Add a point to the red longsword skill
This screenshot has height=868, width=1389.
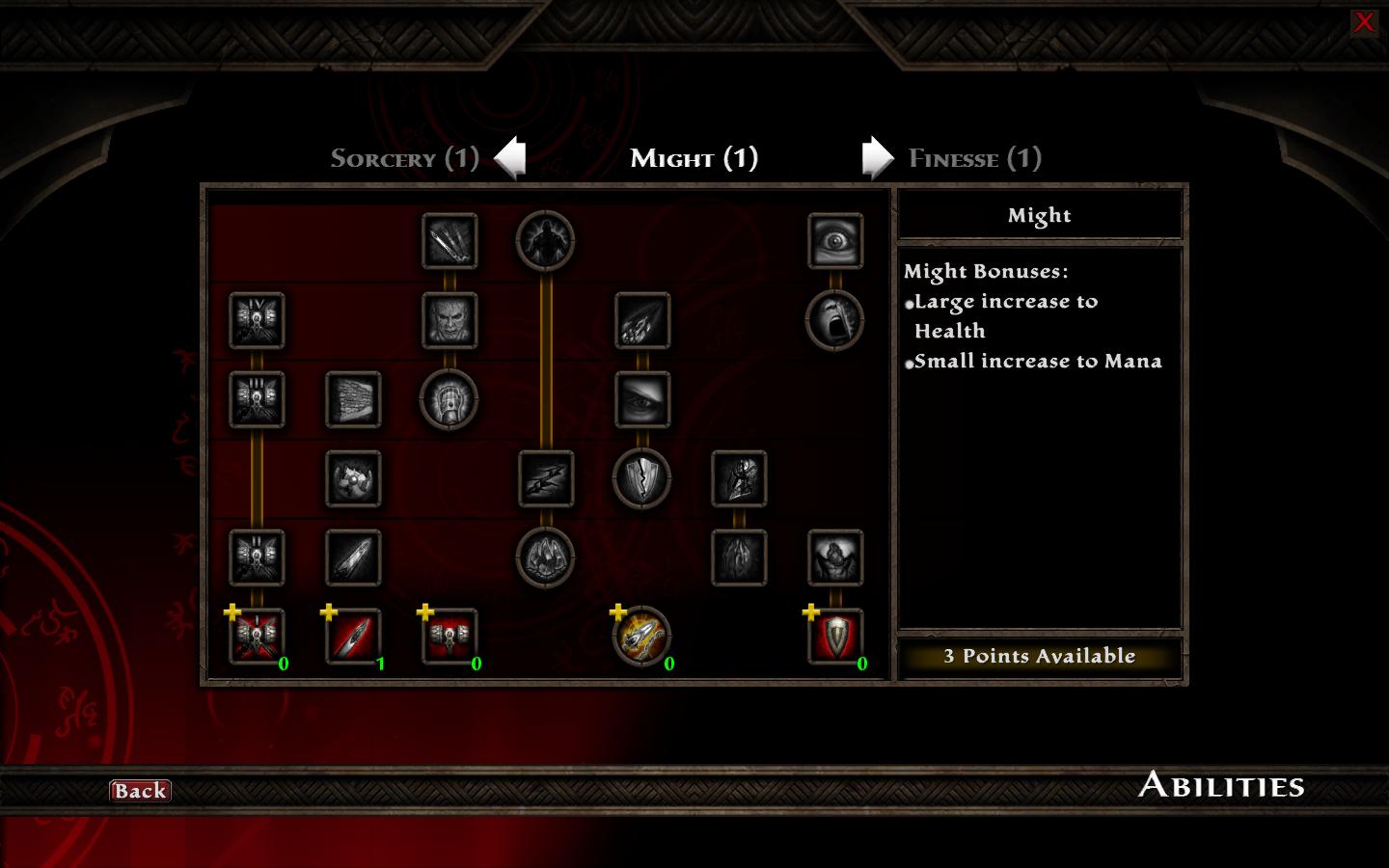(x=353, y=637)
